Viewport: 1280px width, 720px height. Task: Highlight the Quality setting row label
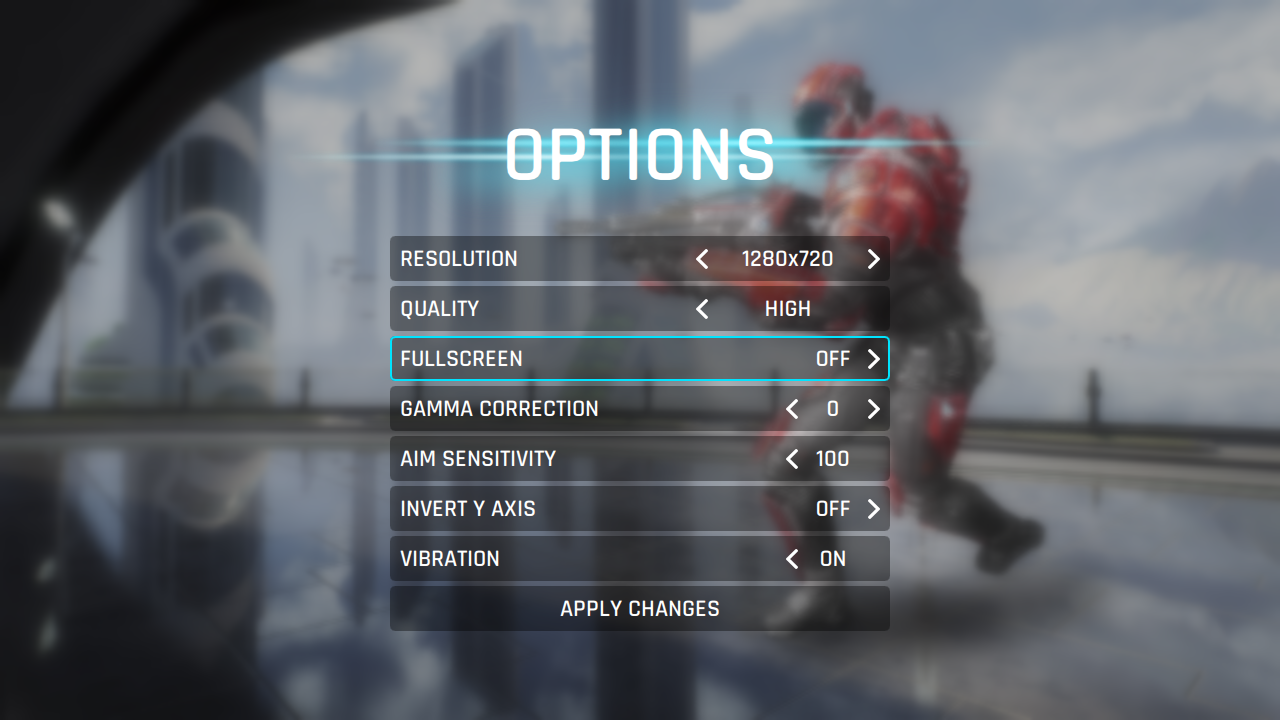[x=440, y=309]
